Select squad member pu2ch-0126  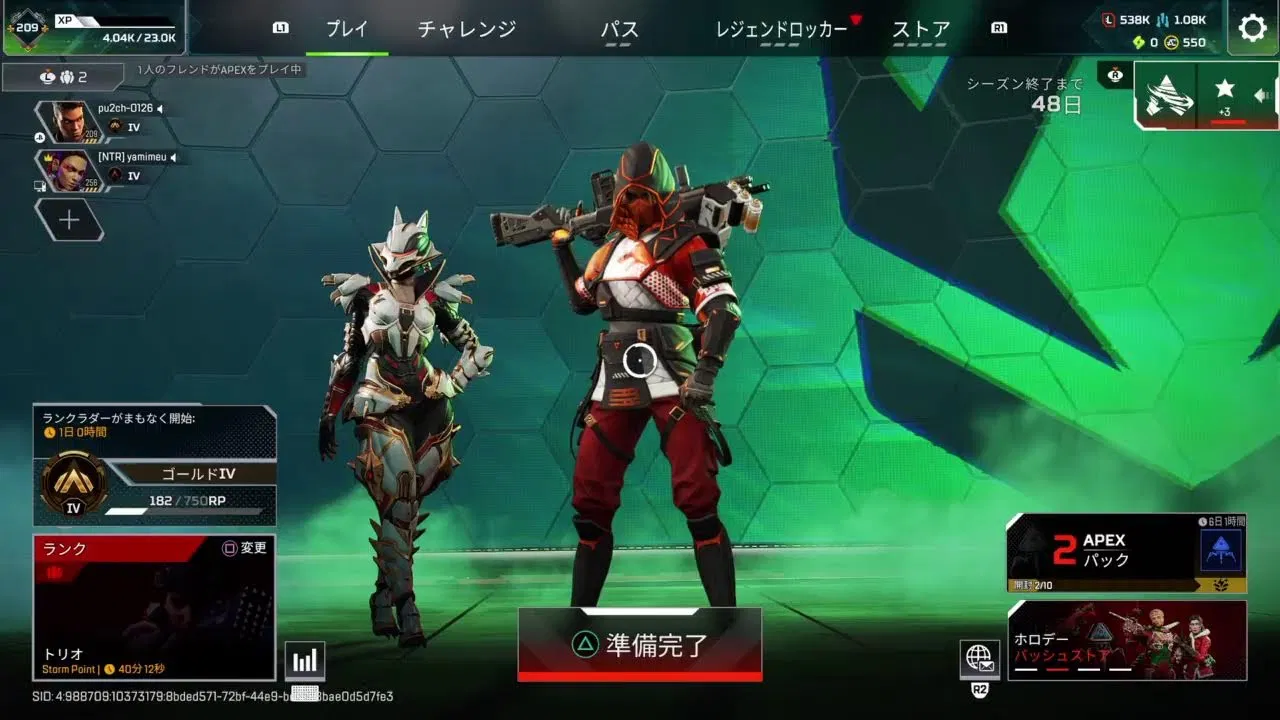(98, 119)
